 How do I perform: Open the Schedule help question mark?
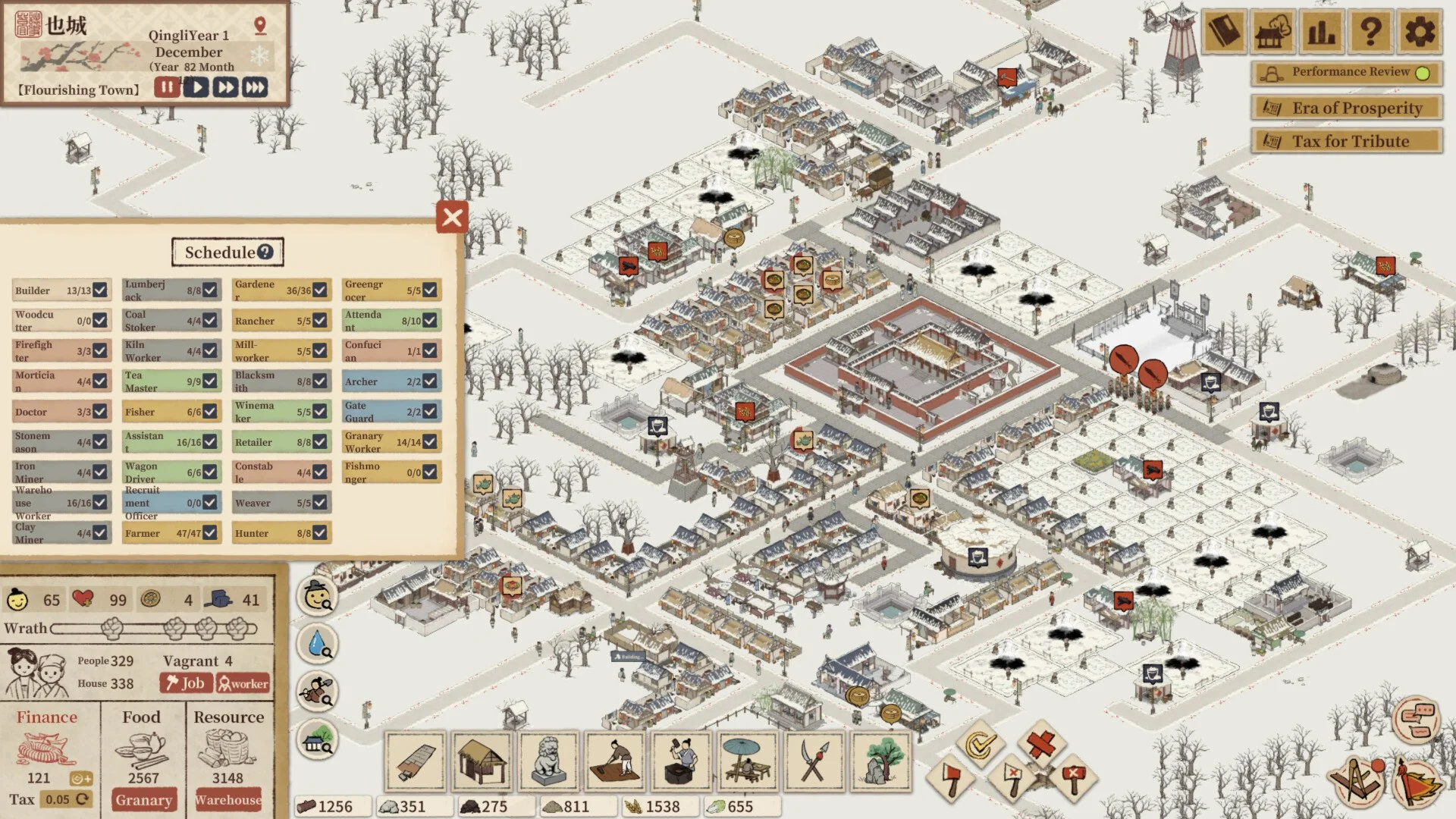coord(265,252)
